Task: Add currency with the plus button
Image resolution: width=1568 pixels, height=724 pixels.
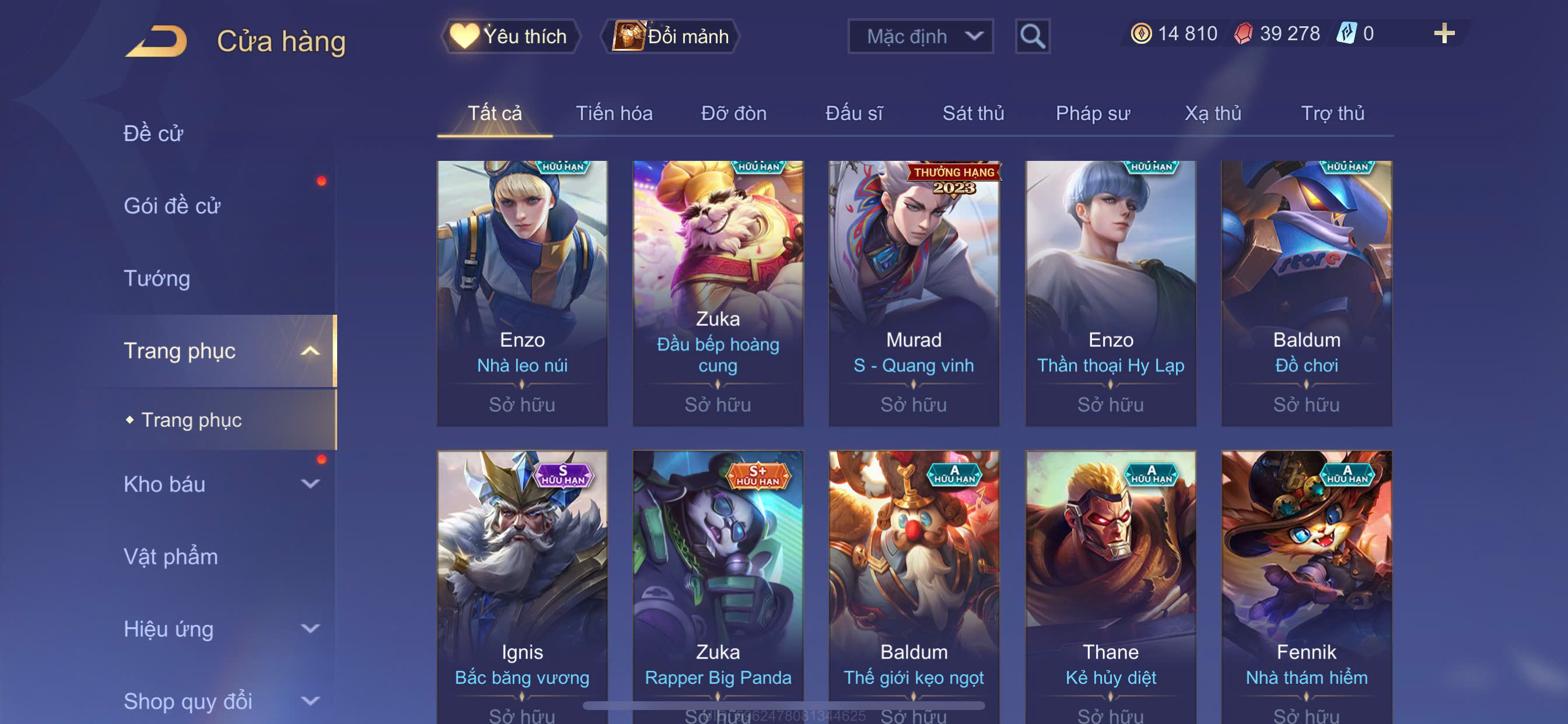Action: click(x=1443, y=33)
